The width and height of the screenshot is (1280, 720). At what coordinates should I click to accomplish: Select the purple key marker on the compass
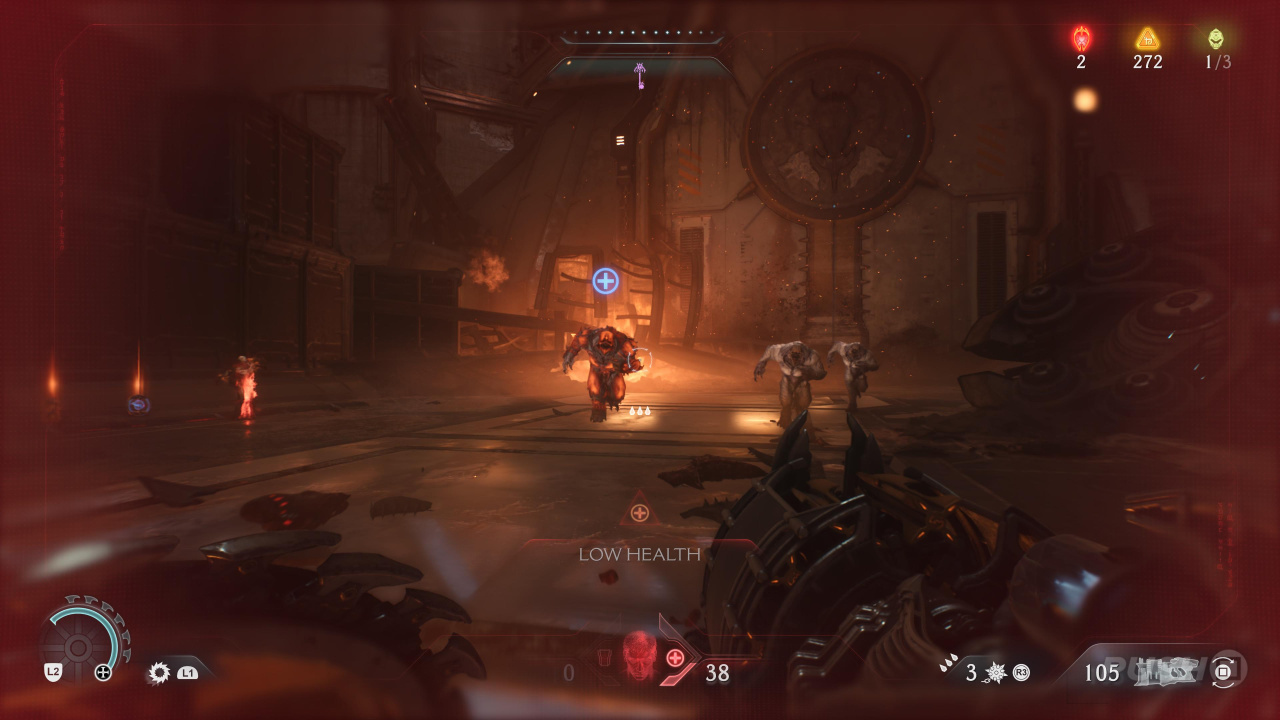640,73
